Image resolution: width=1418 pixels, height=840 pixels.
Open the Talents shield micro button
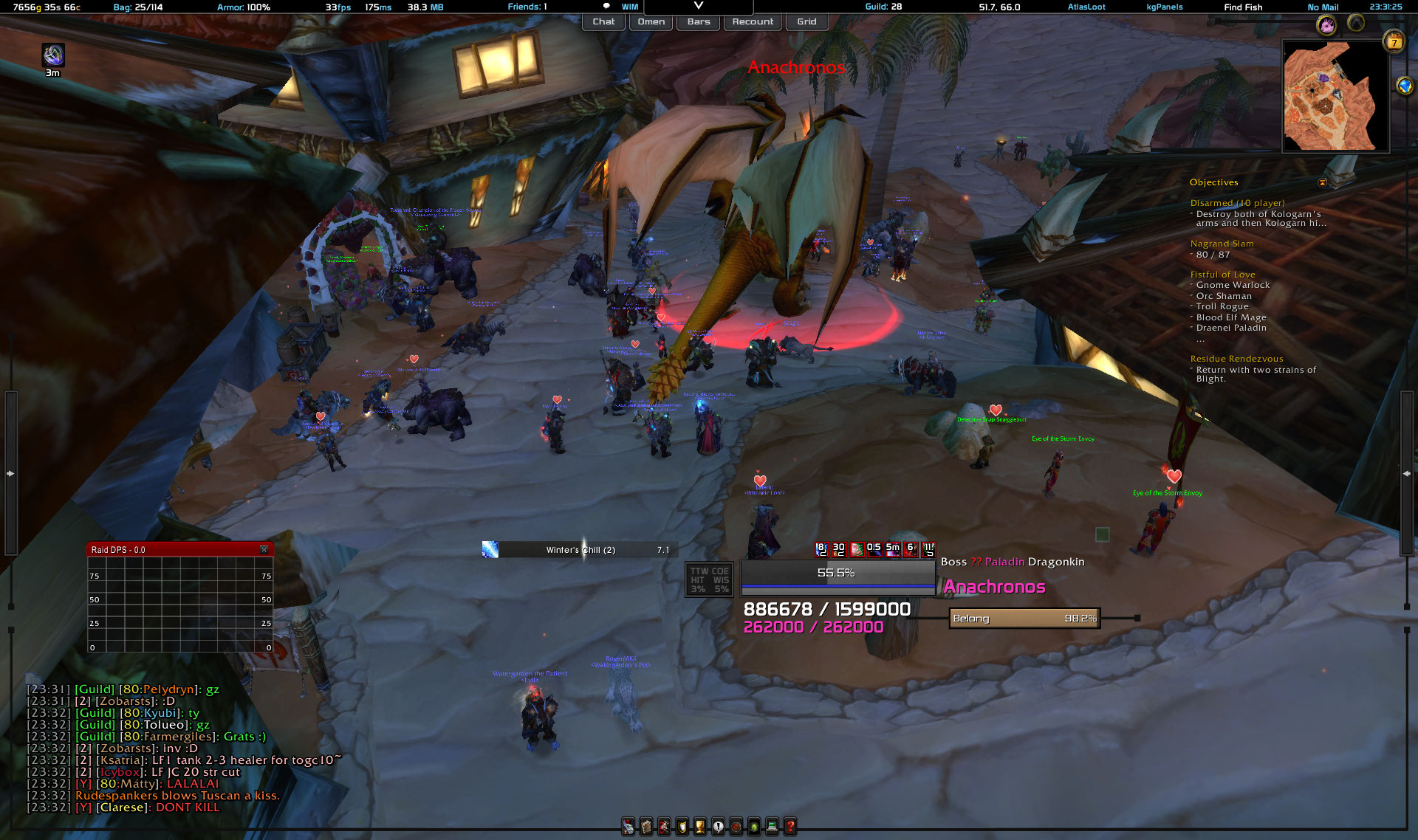pyautogui.click(x=682, y=827)
